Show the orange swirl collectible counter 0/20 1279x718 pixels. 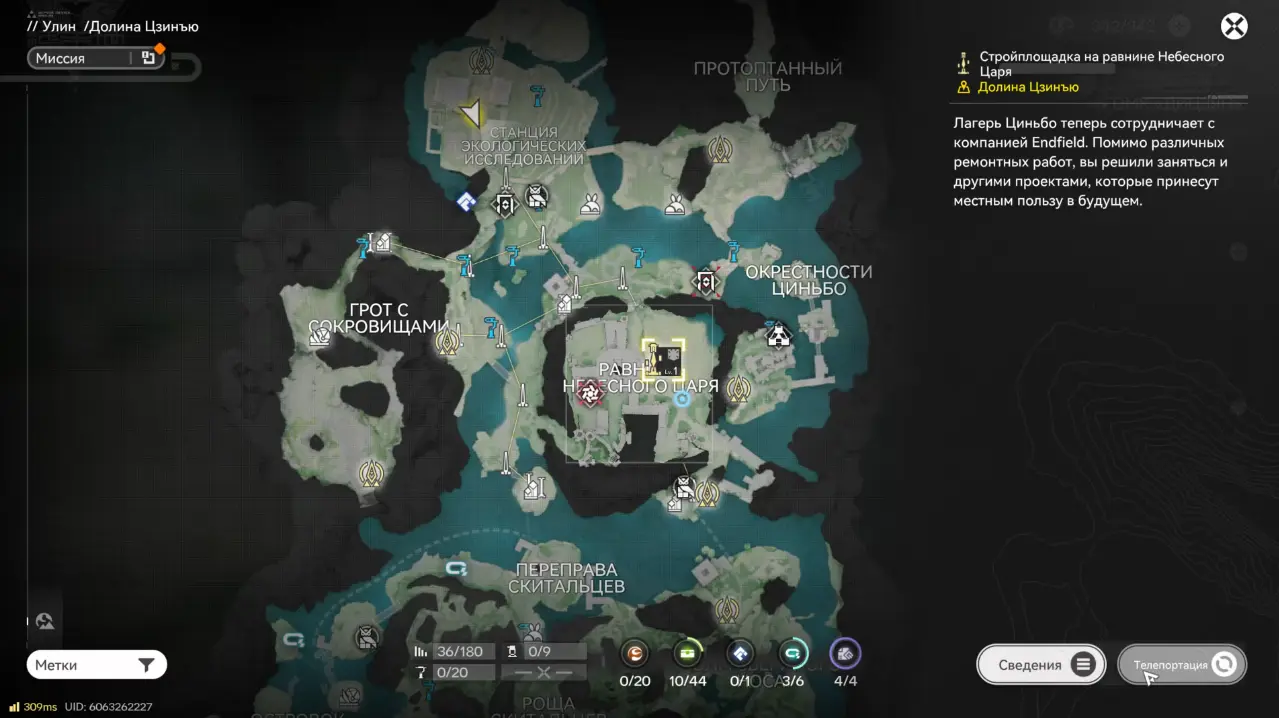coord(635,655)
